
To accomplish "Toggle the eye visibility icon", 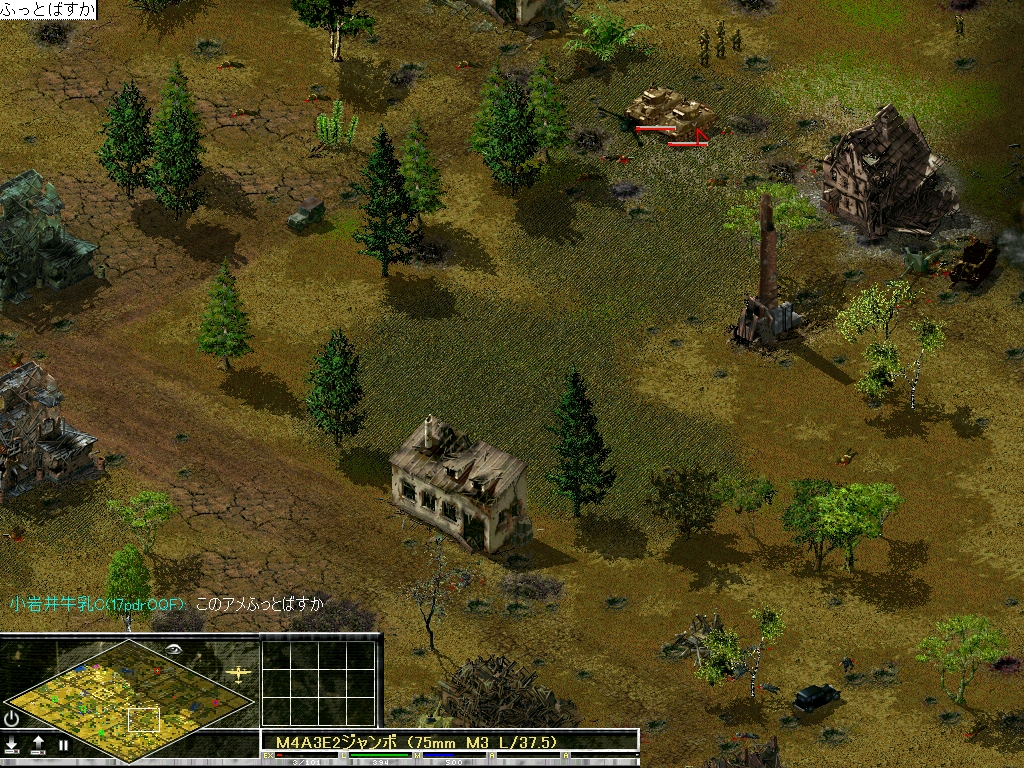I will point(176,649).
